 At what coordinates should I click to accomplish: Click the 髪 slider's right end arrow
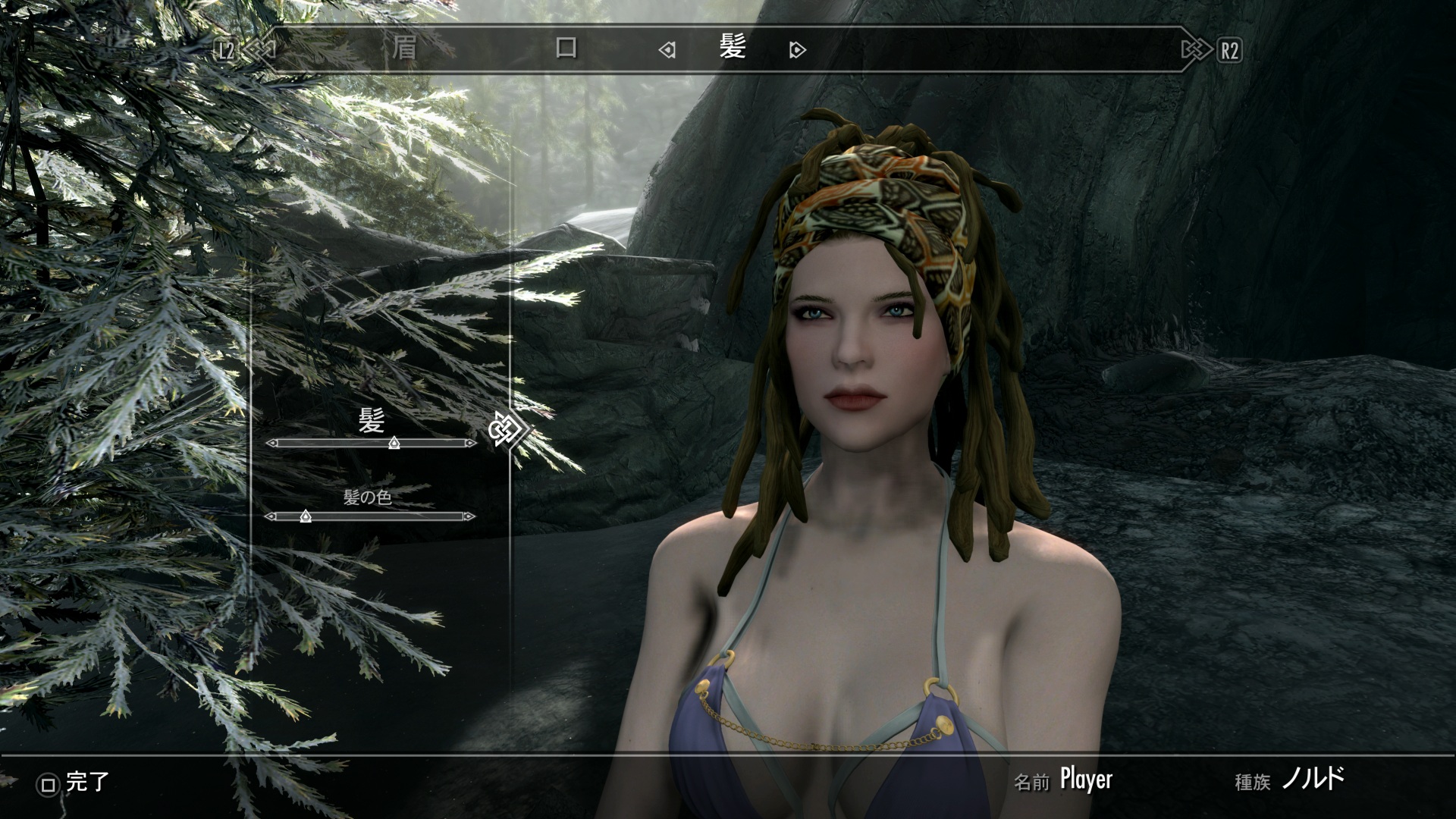[x=471, y=443]
